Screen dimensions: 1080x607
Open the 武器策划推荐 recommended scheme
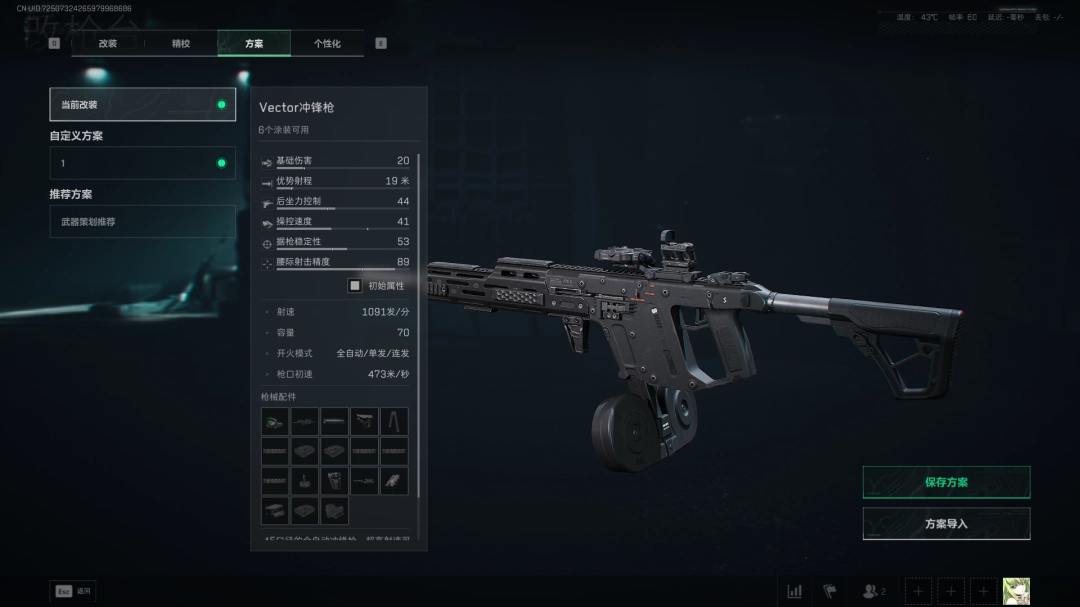point(142,222)
